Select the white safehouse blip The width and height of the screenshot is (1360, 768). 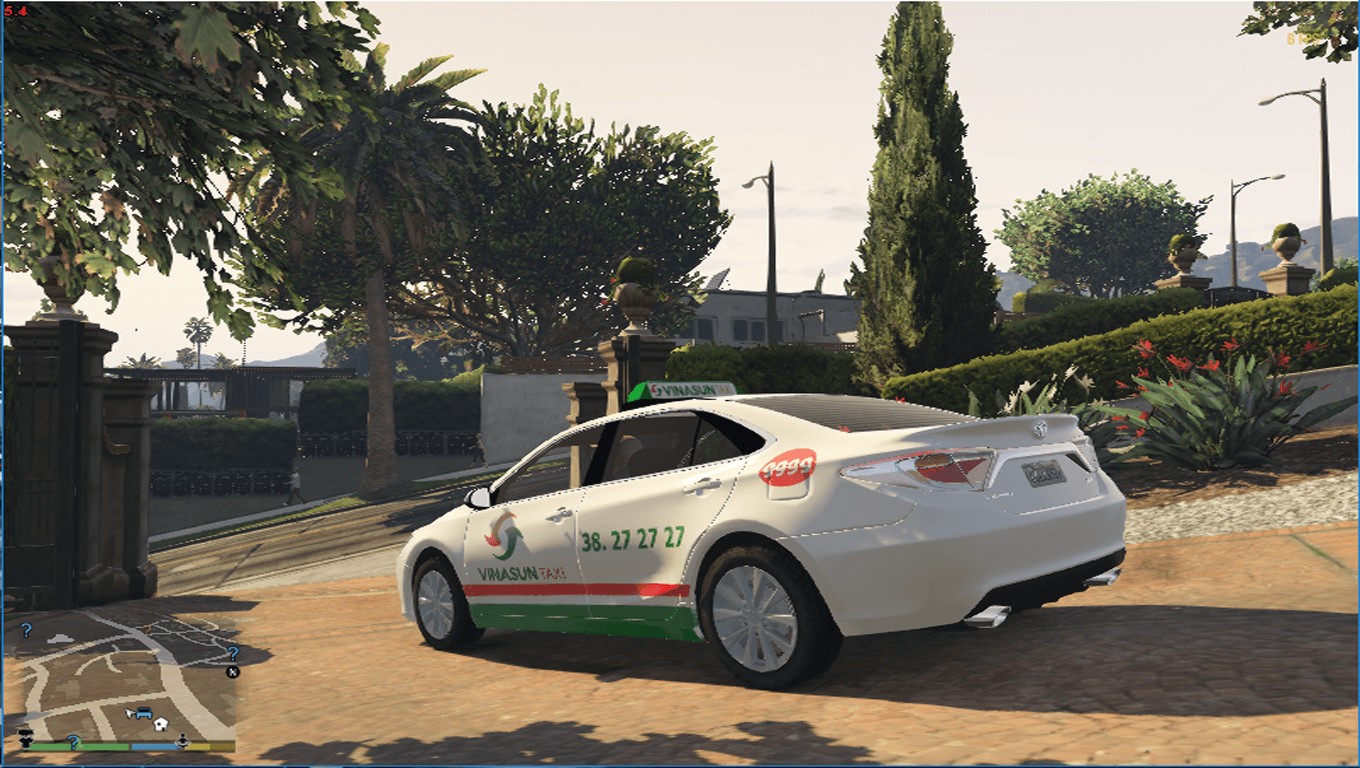coord(159,723)
